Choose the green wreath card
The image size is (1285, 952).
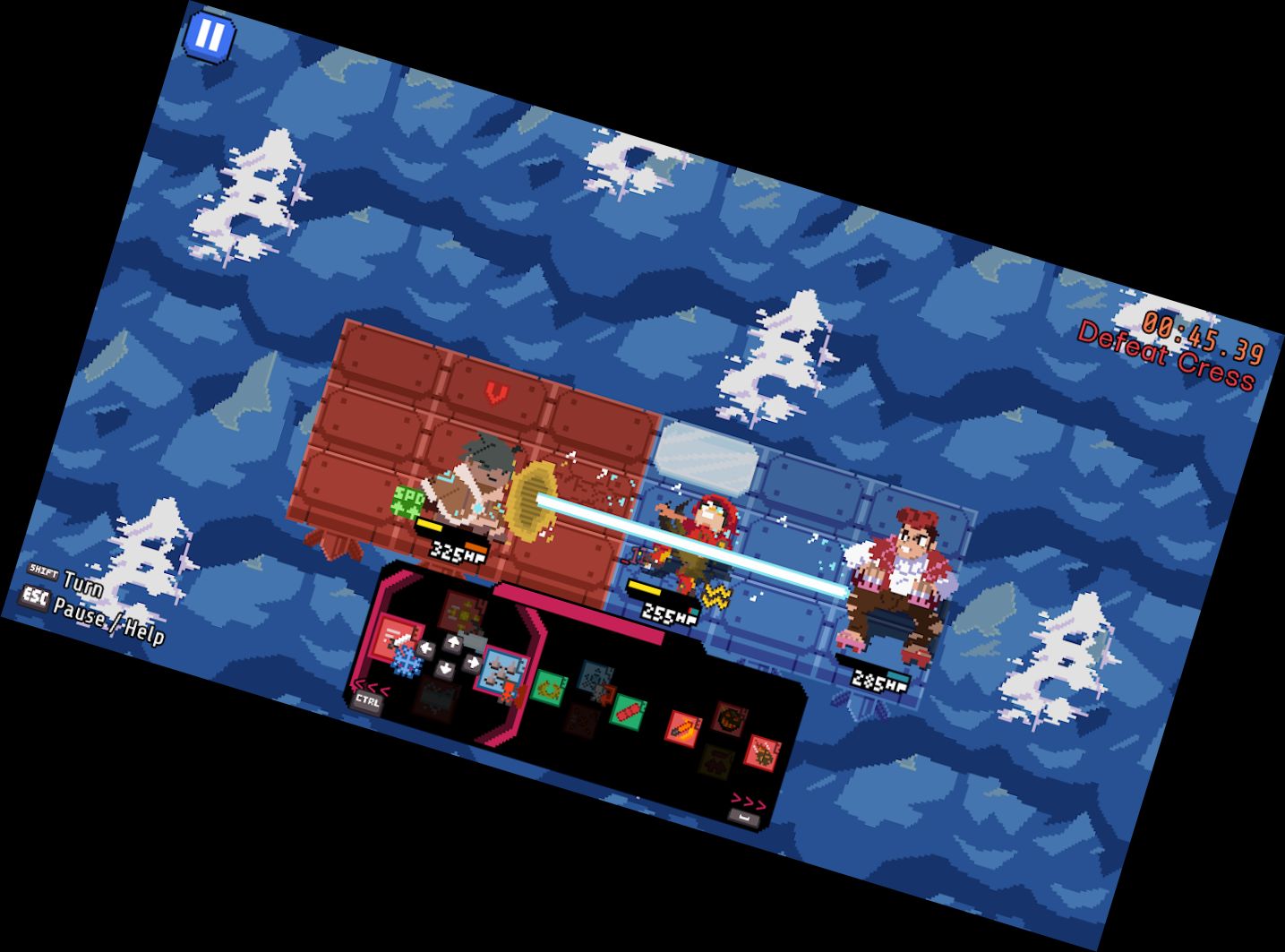pyautogui.click(x=548, y=689)
